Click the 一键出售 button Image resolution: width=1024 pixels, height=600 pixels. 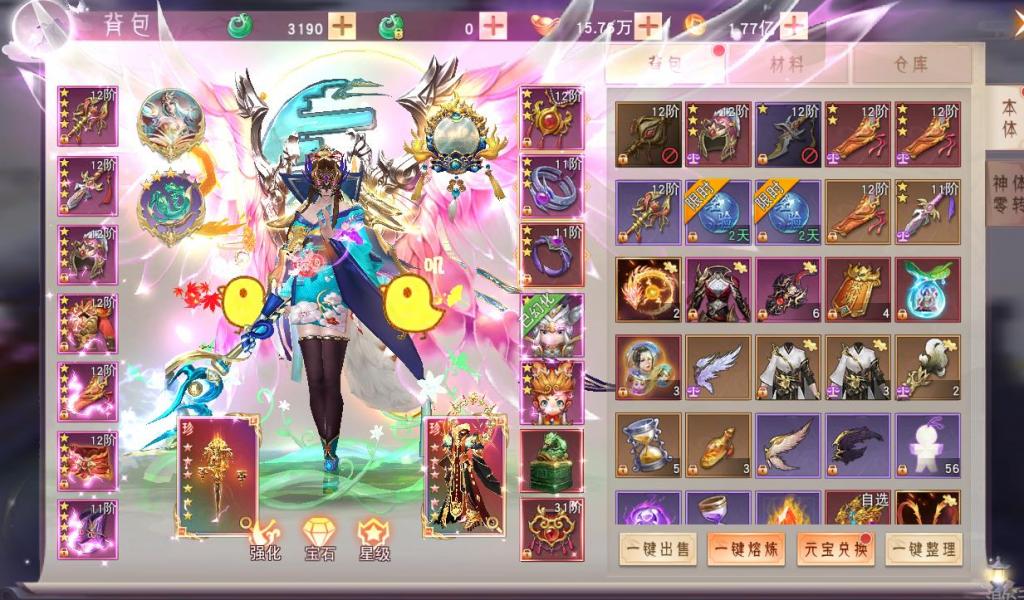(x=656, y=548)
